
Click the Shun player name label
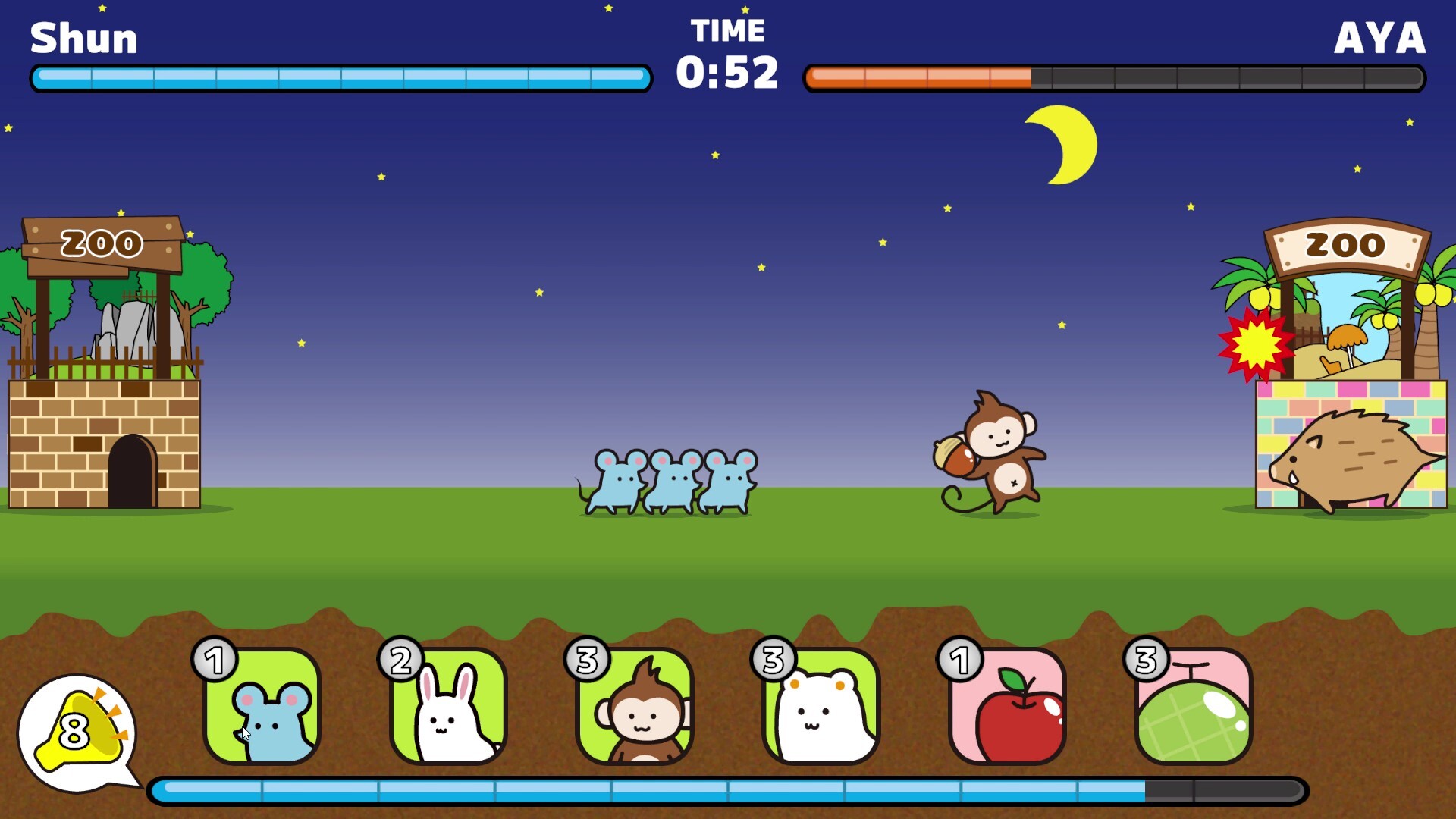[83, 38]
